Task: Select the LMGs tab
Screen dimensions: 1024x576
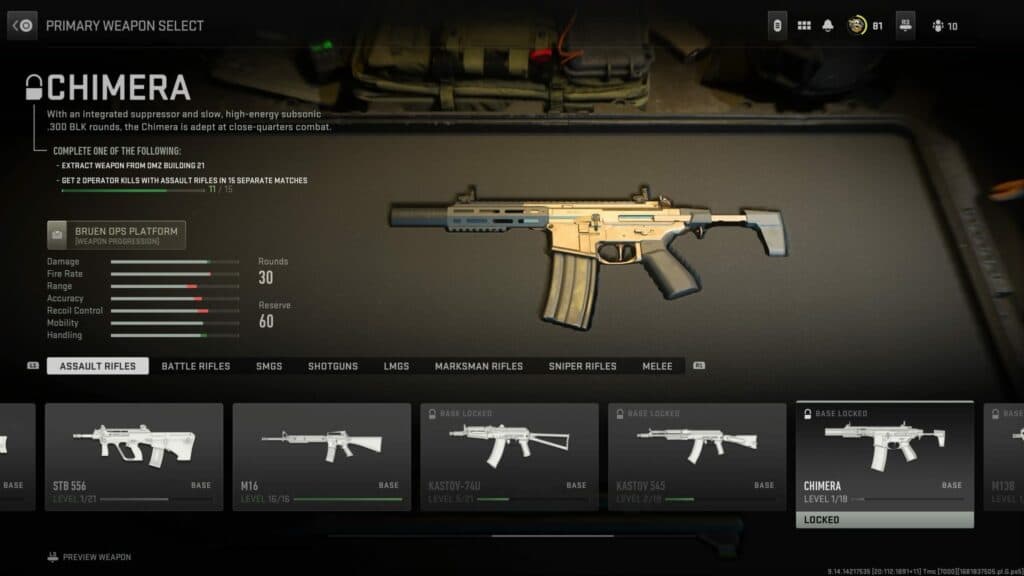Action: [396, 366]
